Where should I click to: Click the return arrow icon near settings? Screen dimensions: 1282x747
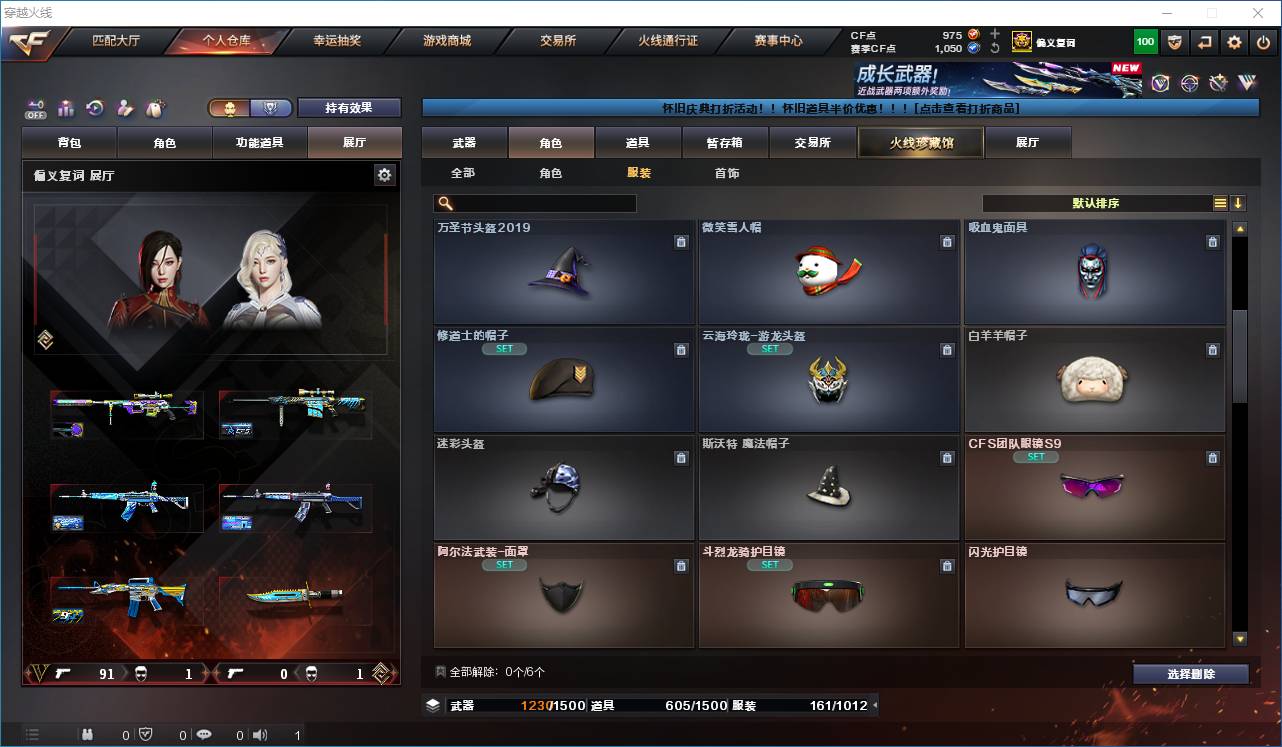point(1204,42)
